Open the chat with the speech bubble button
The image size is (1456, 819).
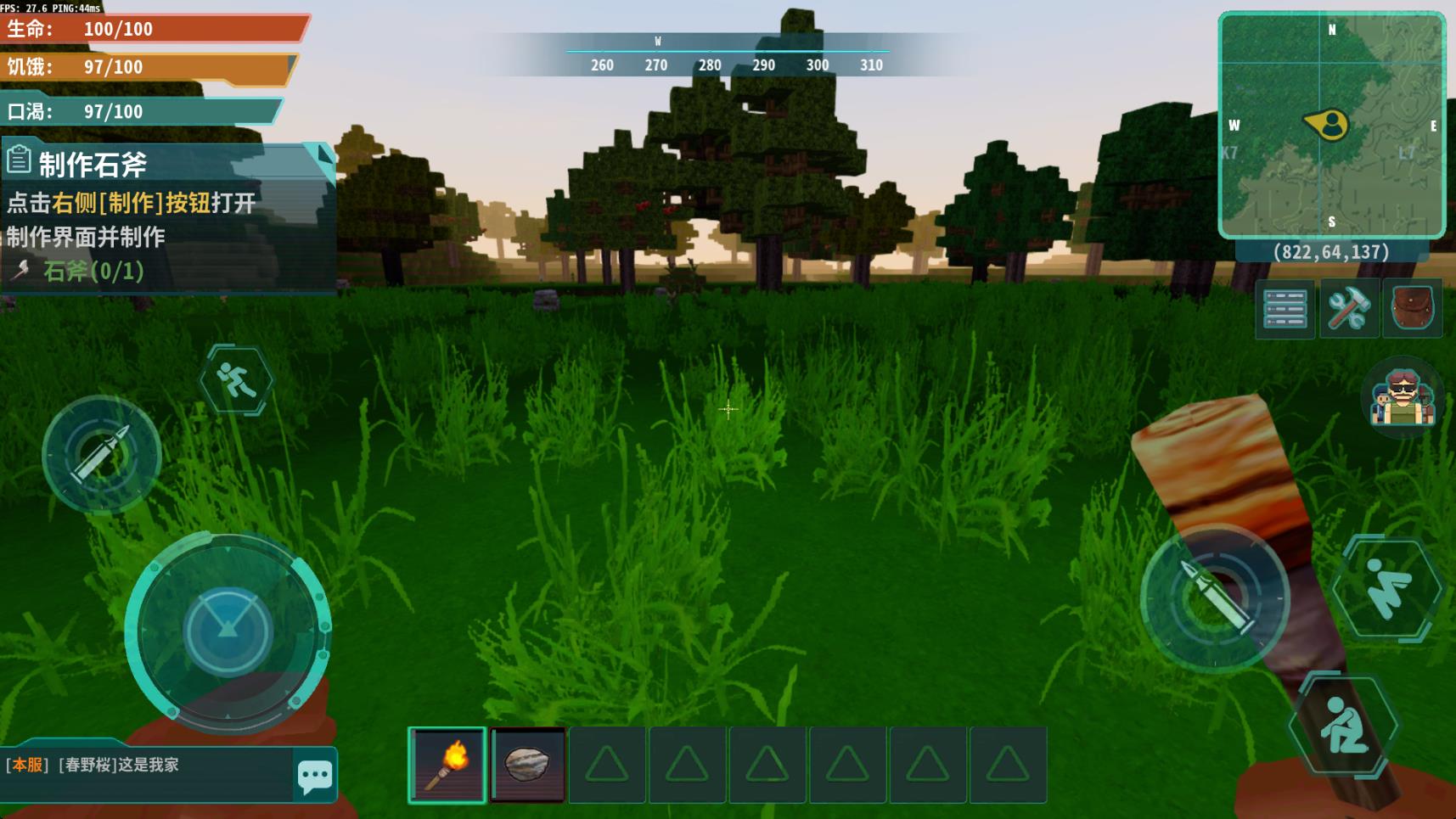[315, 774]
